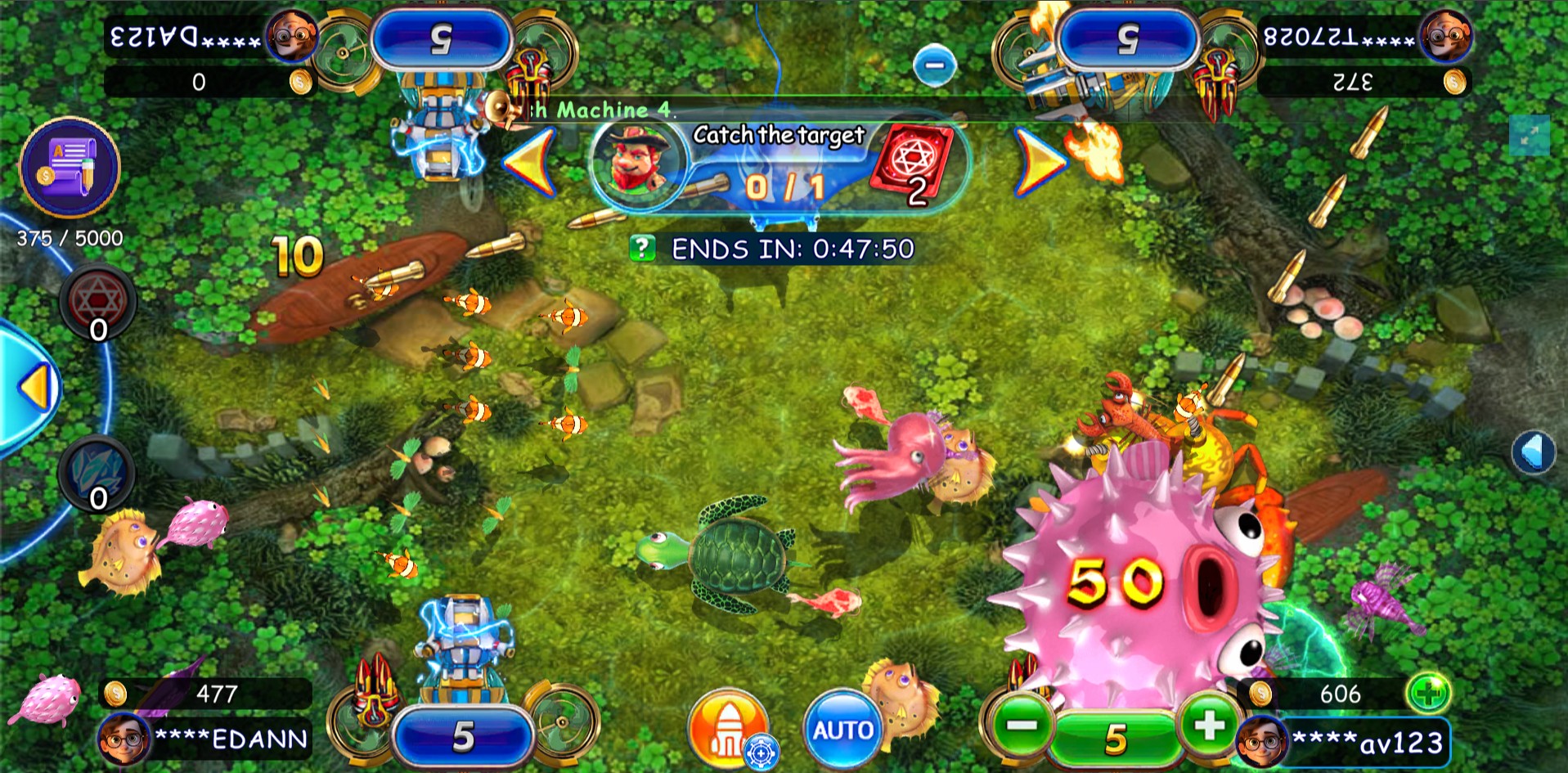Click the AUTO fire button
1568x773 pixels.
click(842, 729)
